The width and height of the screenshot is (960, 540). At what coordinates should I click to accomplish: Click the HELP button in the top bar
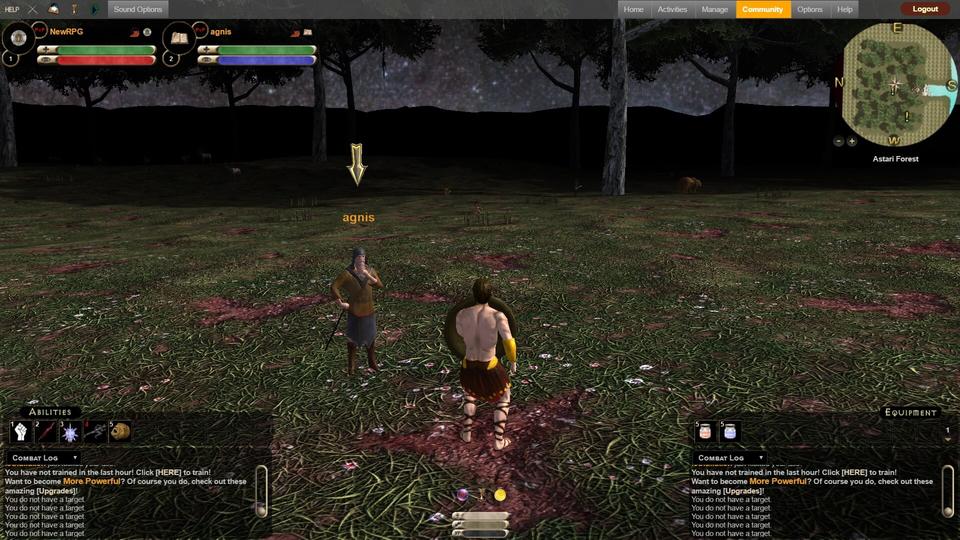tap(12, 9)
